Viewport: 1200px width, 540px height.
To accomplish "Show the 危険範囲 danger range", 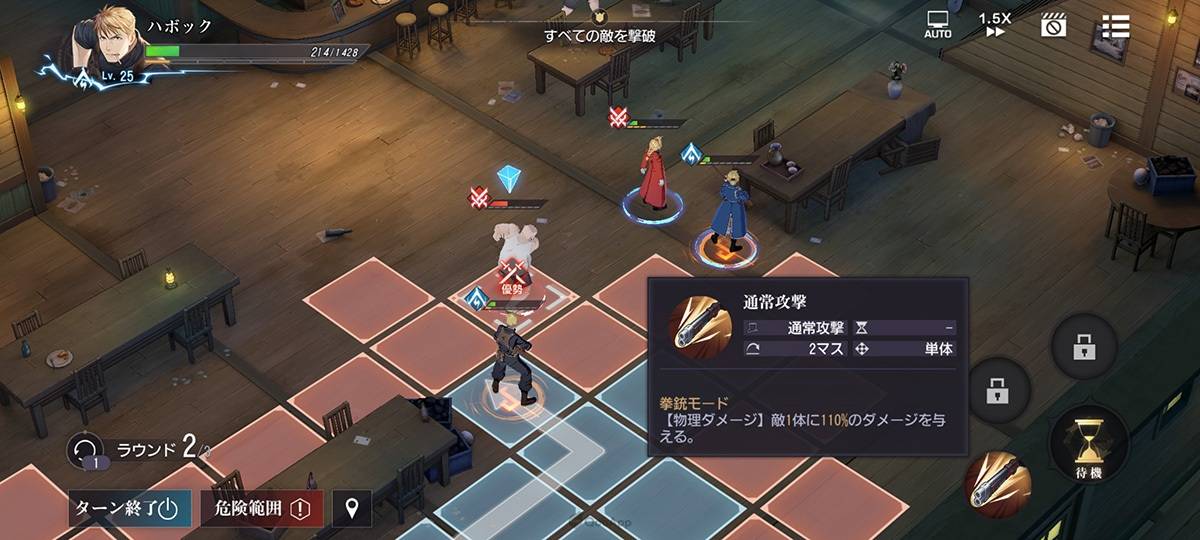I will coord(262,509).
